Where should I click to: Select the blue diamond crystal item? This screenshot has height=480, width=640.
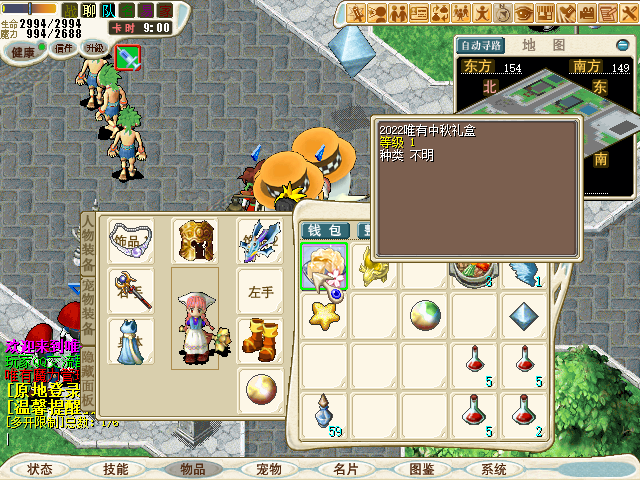[x=524, y=316]
